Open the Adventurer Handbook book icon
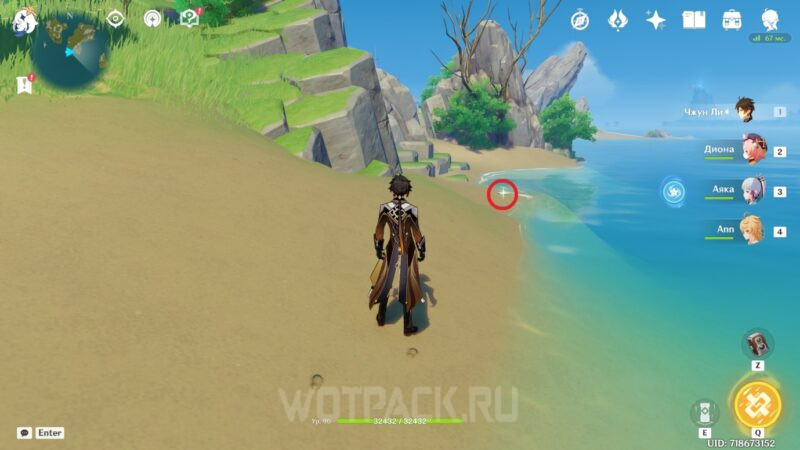Image resolution: width=800 pixels, height=450 pixels. pyautogui.click(x=694, y=19)
